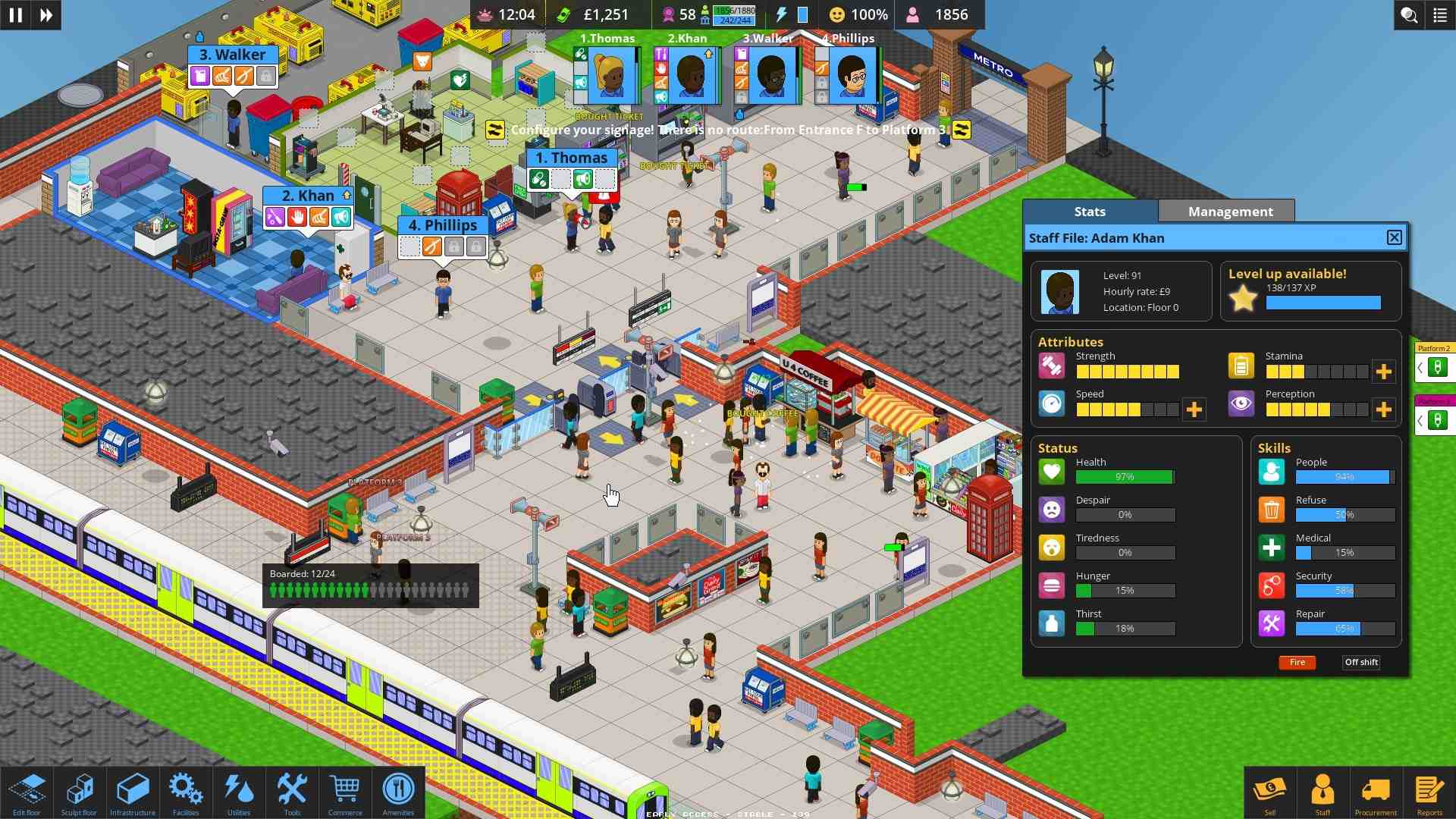Fire Adam Khan
Screen dimensions: 1456x819
[1298, 662]
